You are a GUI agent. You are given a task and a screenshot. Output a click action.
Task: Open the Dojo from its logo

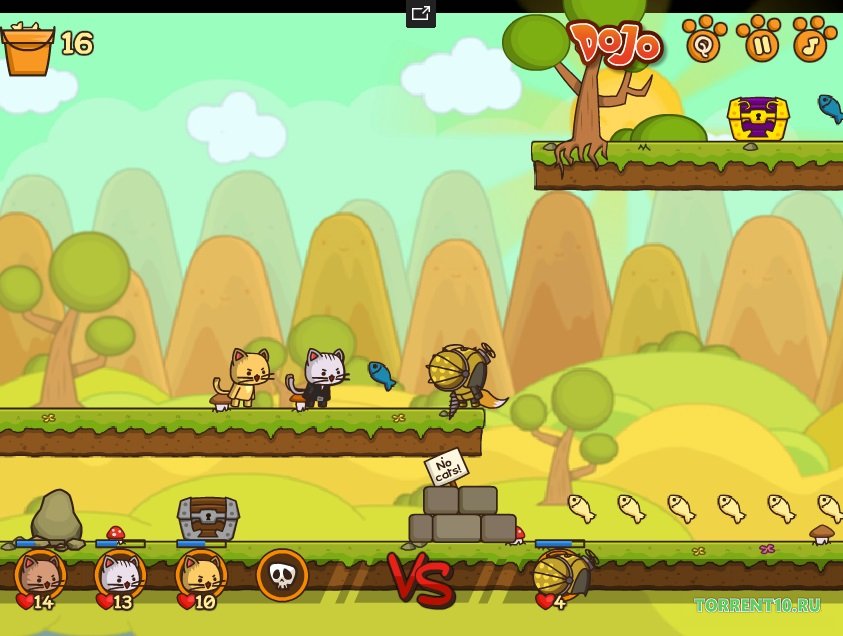pos(615,44)
